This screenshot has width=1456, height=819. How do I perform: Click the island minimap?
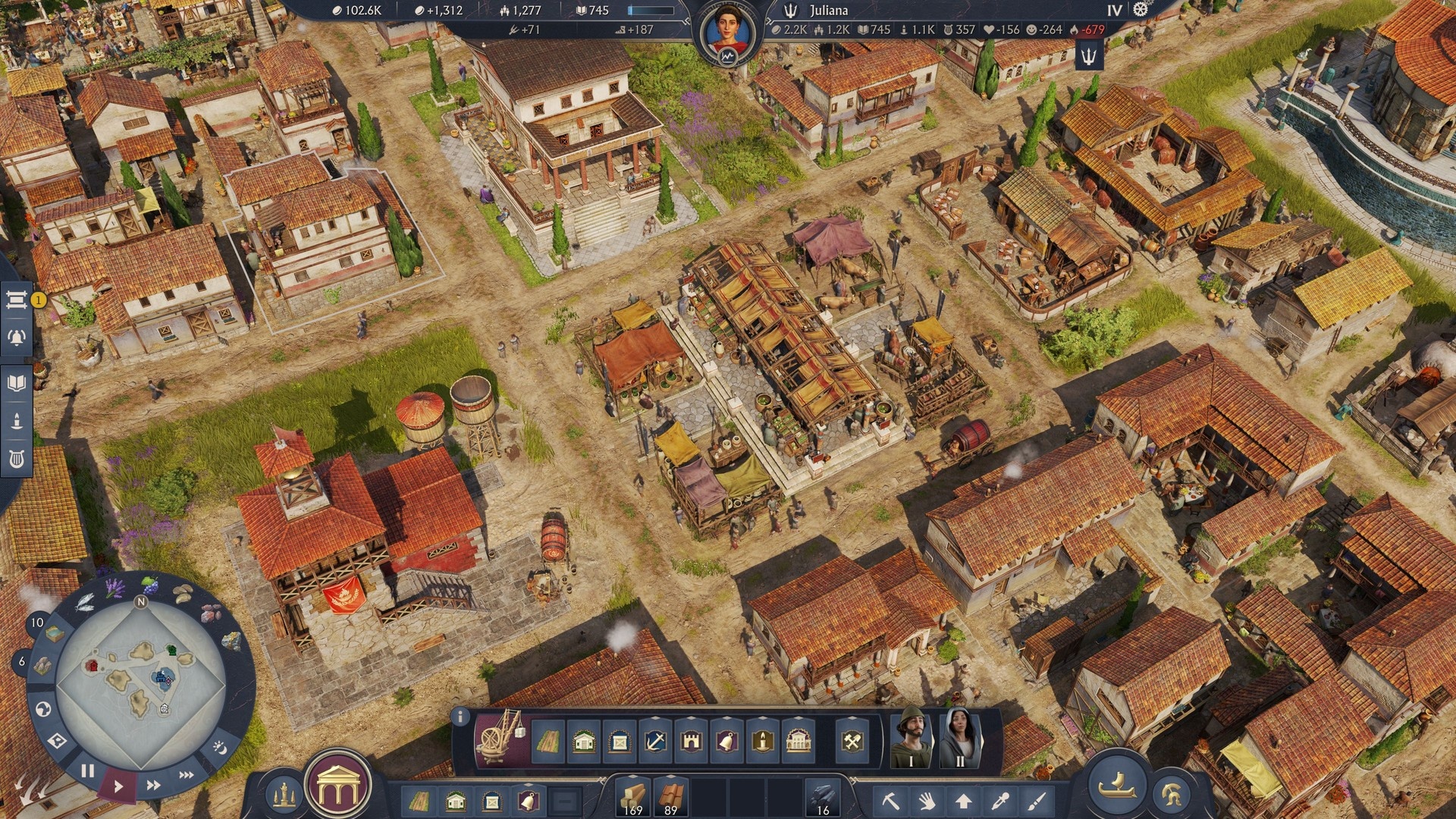pyautogui.click(x=141, y=675)
